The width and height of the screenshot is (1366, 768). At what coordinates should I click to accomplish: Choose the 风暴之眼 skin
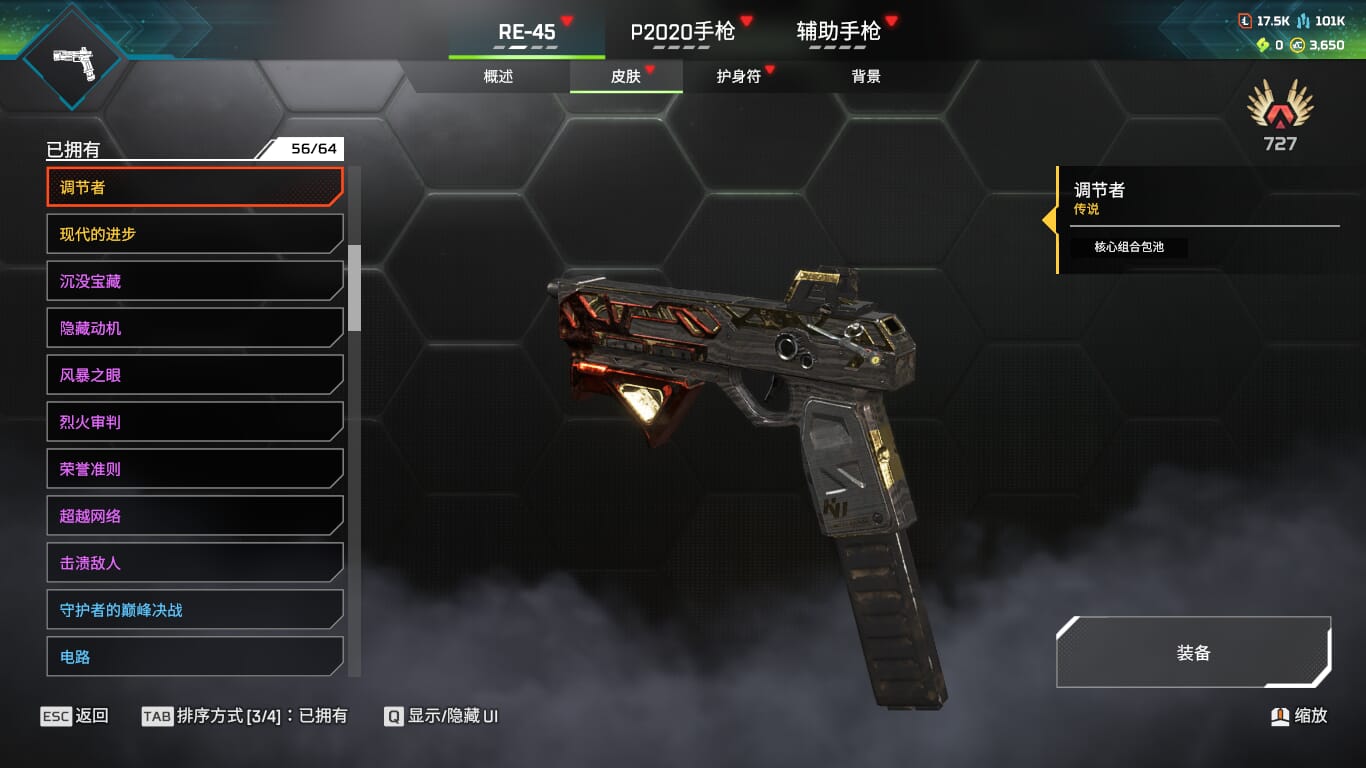[195, 375]
